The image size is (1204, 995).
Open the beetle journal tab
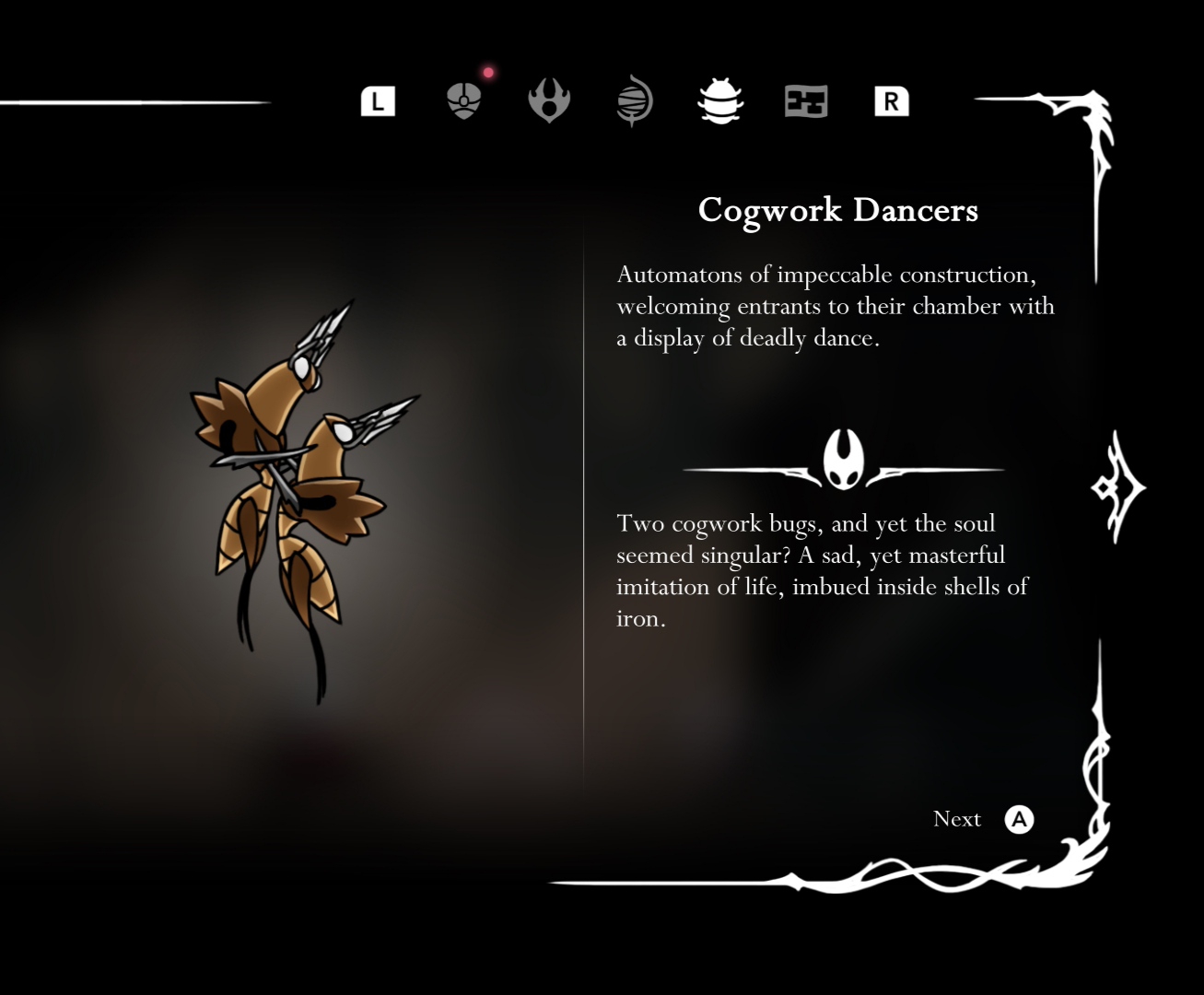coord(720,100)
